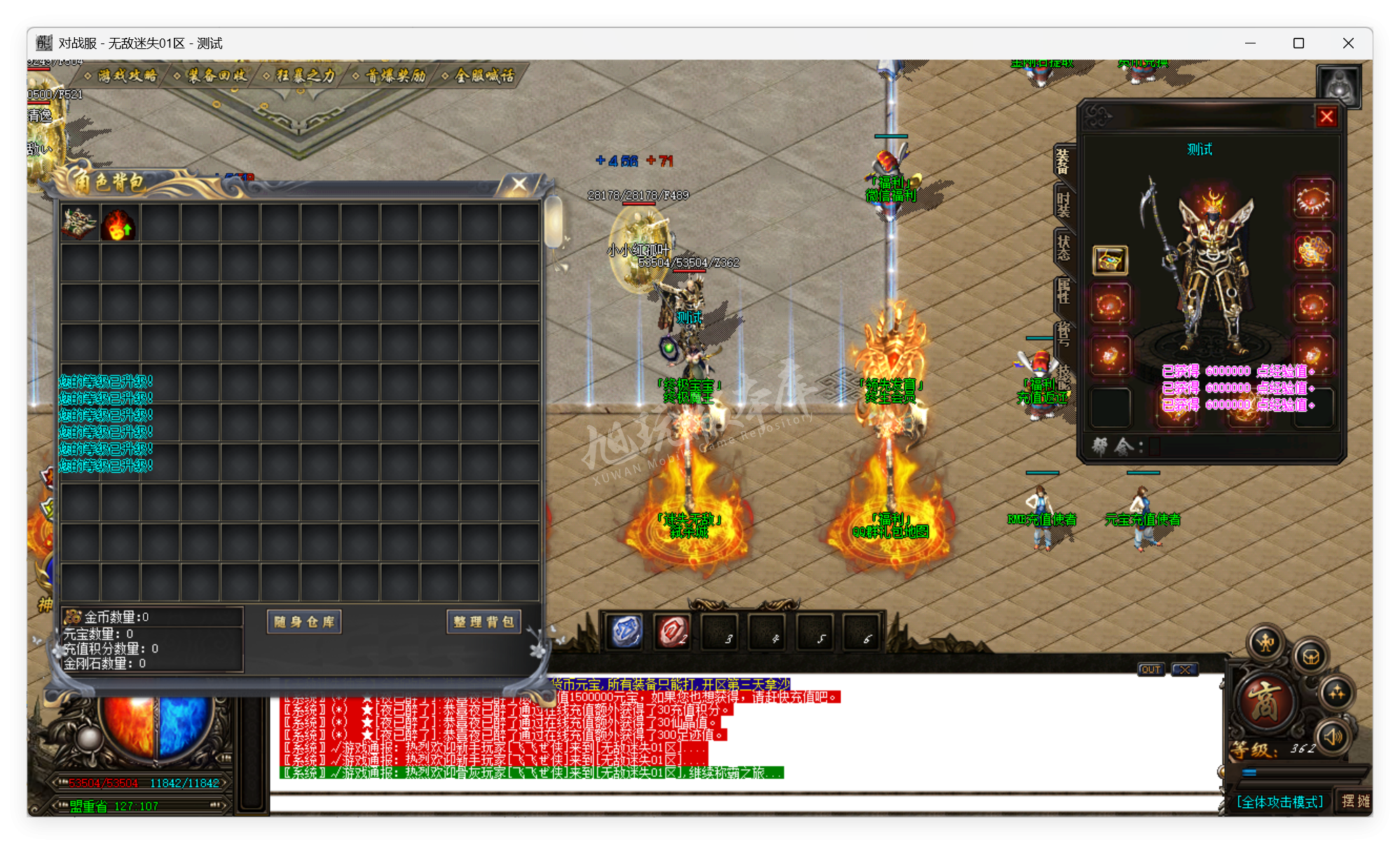The image size is (1400, 844).
Task: Click the 整理背包 button
Action: [x=483, y=621]
